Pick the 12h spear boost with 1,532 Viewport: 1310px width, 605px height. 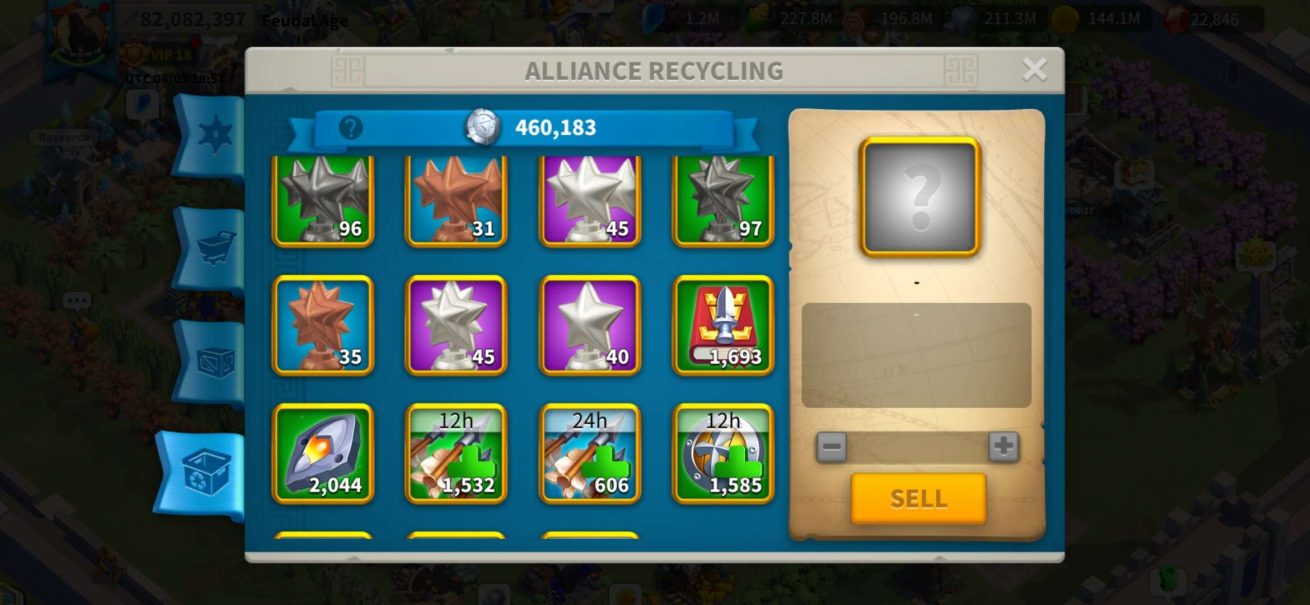pyautogui.click(x=456, y=453)
